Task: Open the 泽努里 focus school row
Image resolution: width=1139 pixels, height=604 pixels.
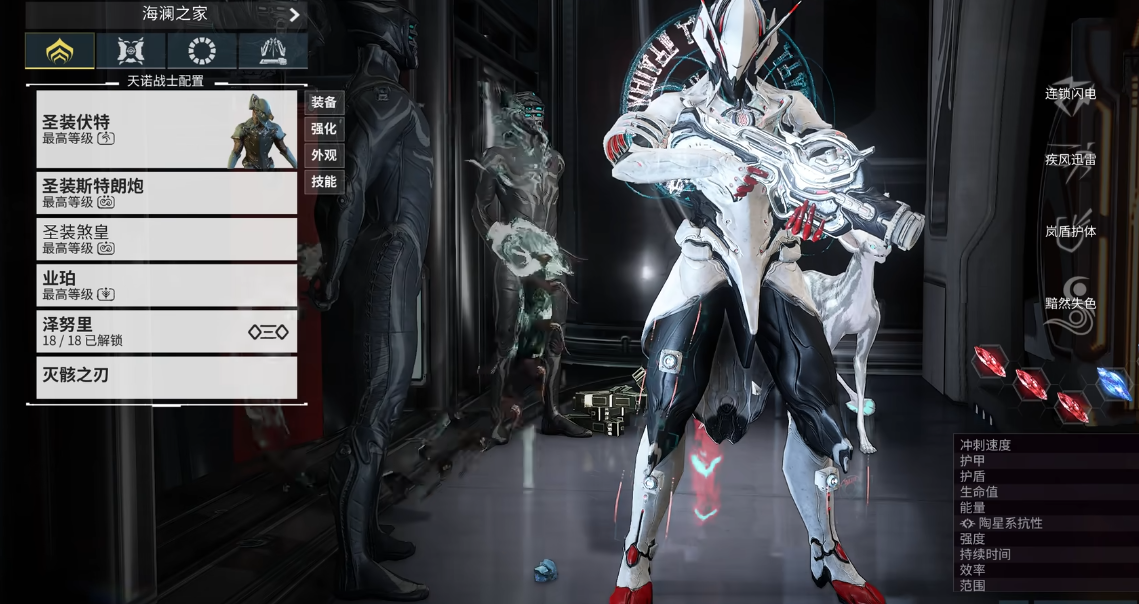Action: click(x=166, y=331)
